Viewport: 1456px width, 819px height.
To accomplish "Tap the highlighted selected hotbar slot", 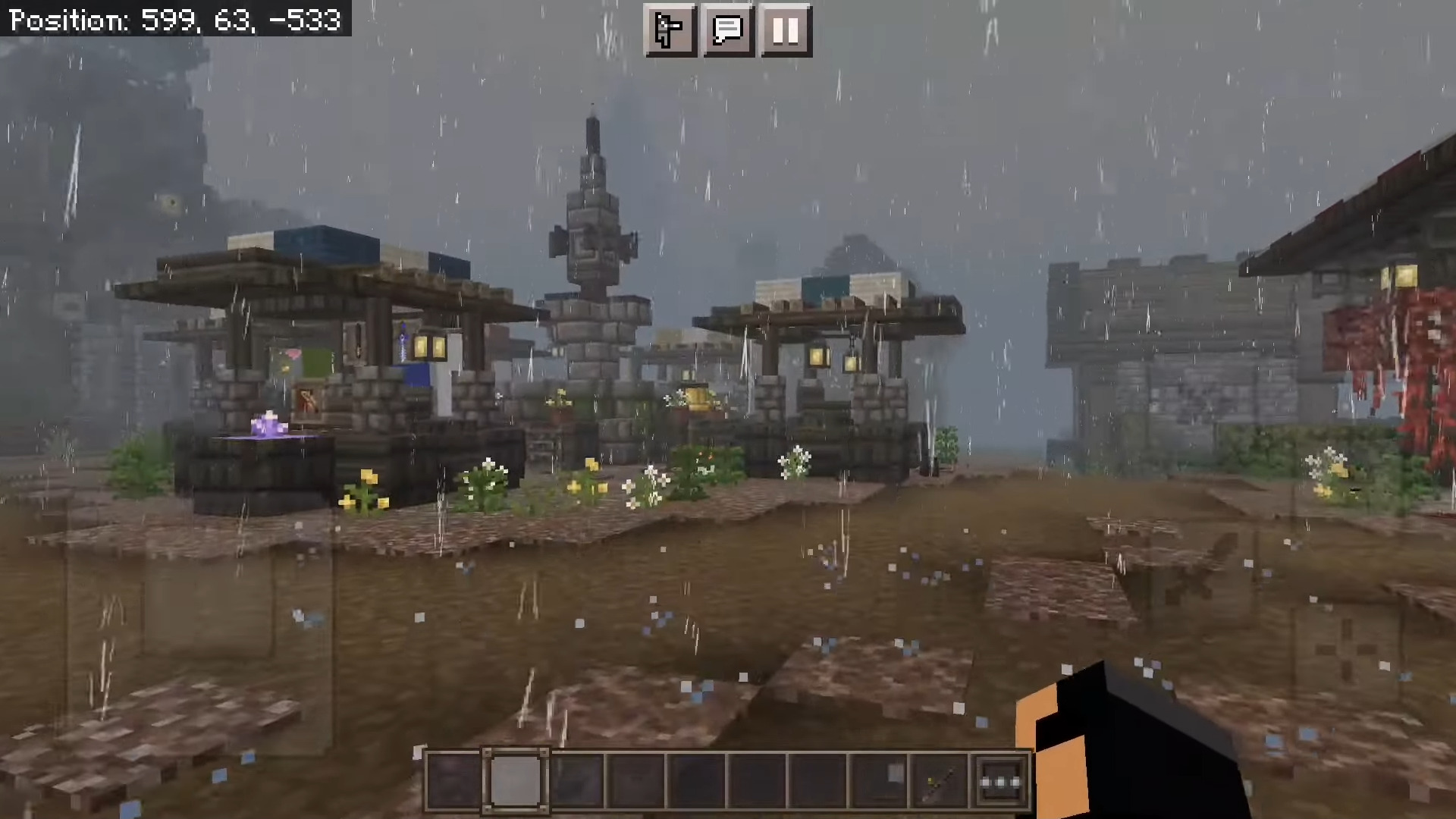I will pyautogui.click(x=516, y=781).
